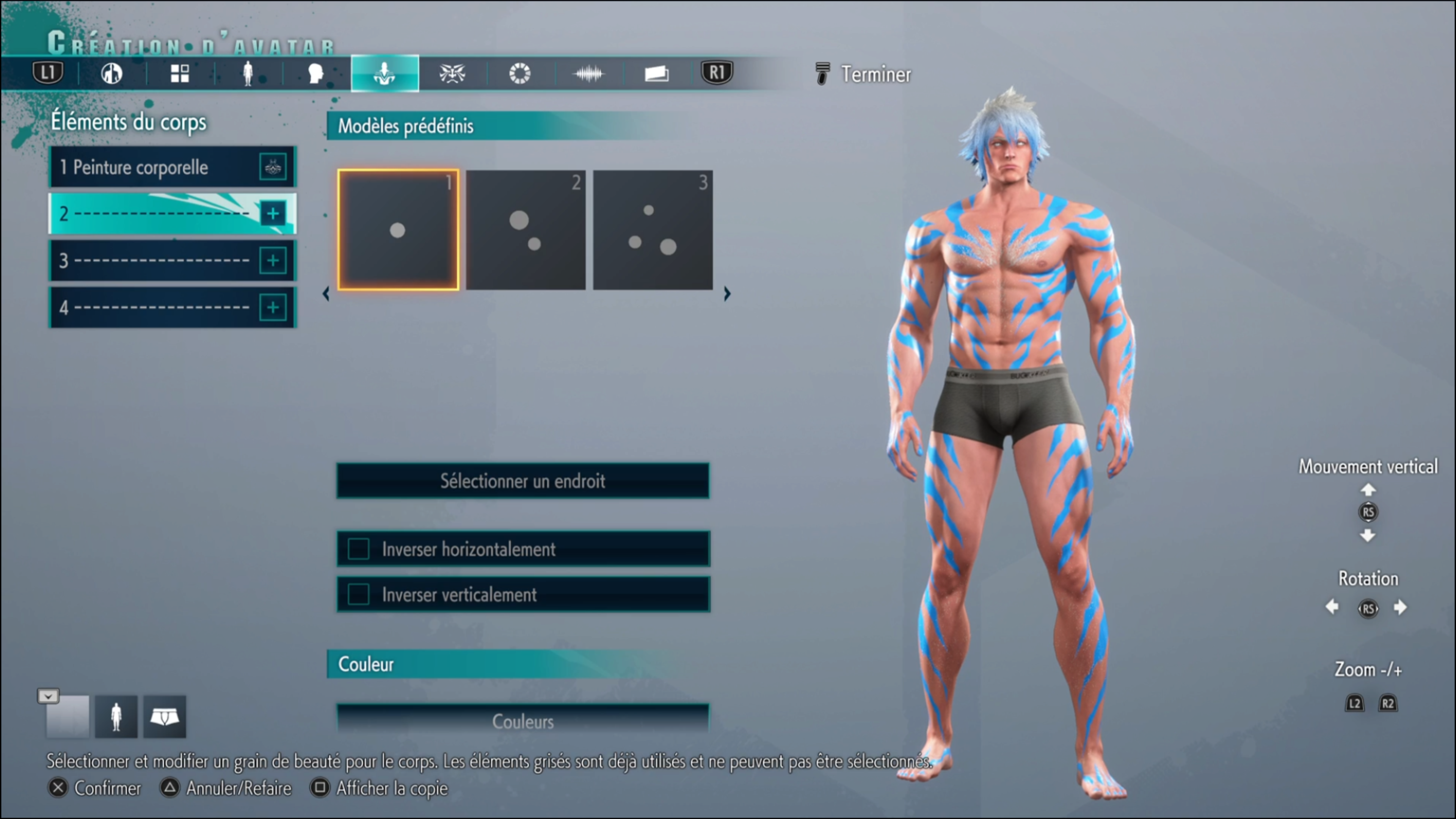Choose the two-mole preset thumbnail
This screenshot has width=1456, height=819.
pos(526,230)
